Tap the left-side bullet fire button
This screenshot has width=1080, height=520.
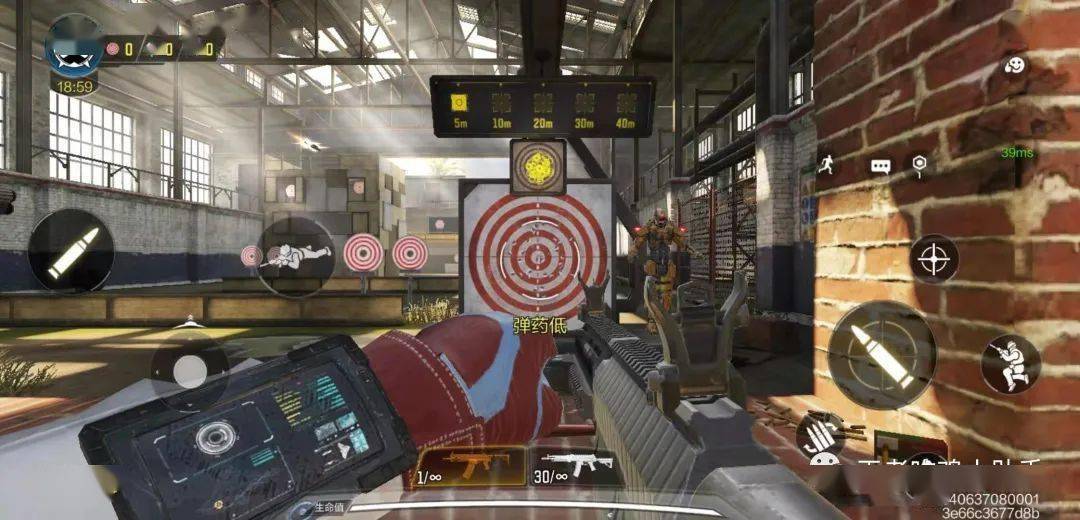click(71, 253)
